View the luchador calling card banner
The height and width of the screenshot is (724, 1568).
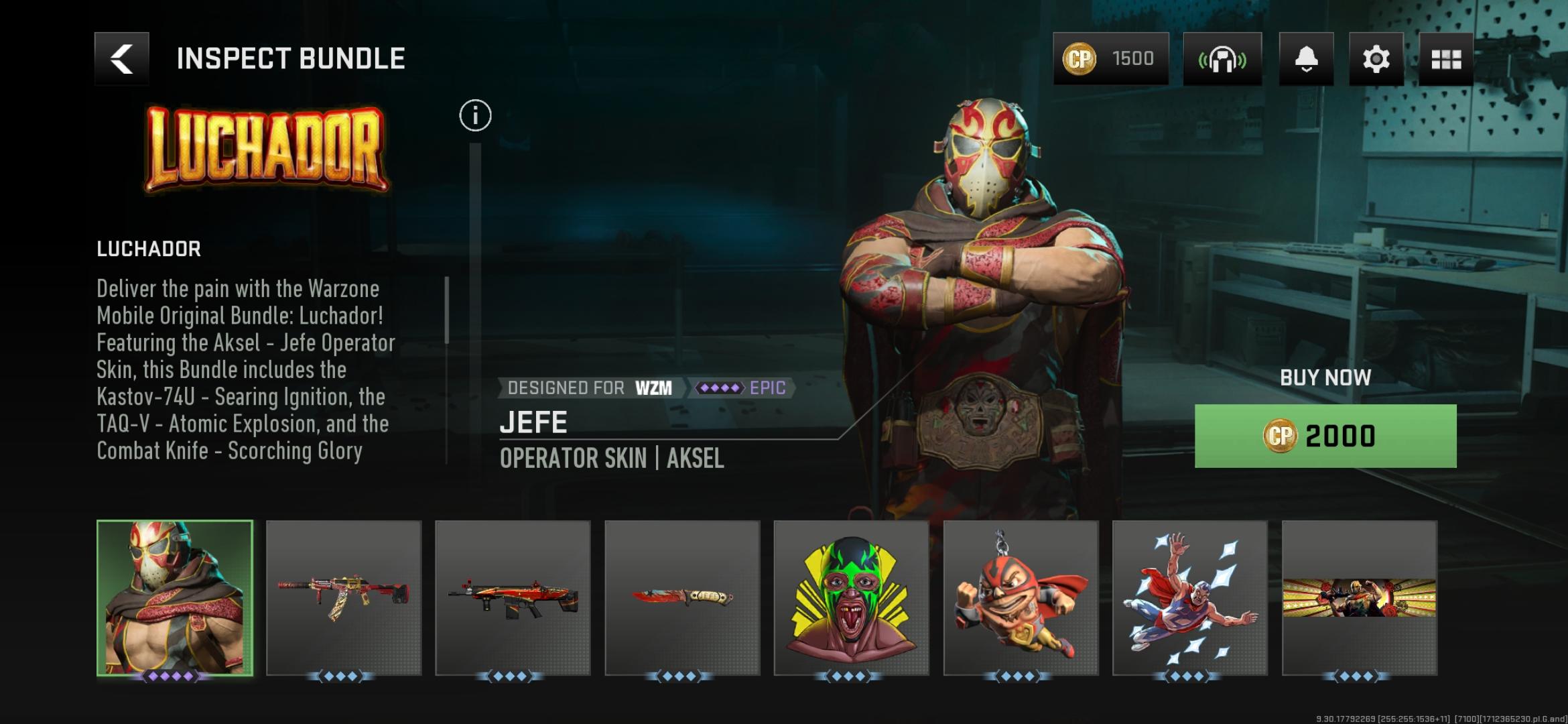pyautogui.click(x=1359, y=597)
